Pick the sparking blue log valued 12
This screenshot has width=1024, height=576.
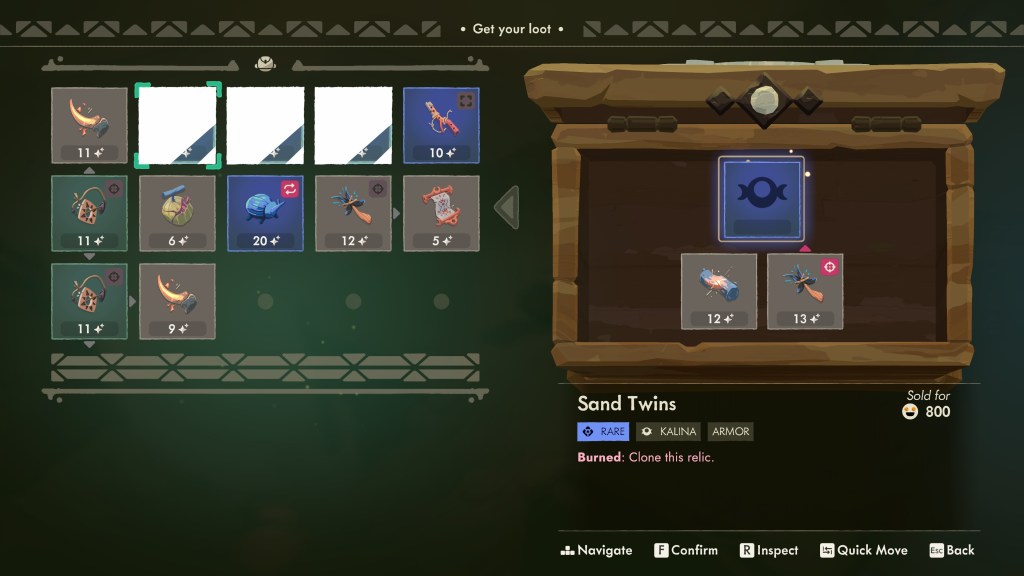719,291
